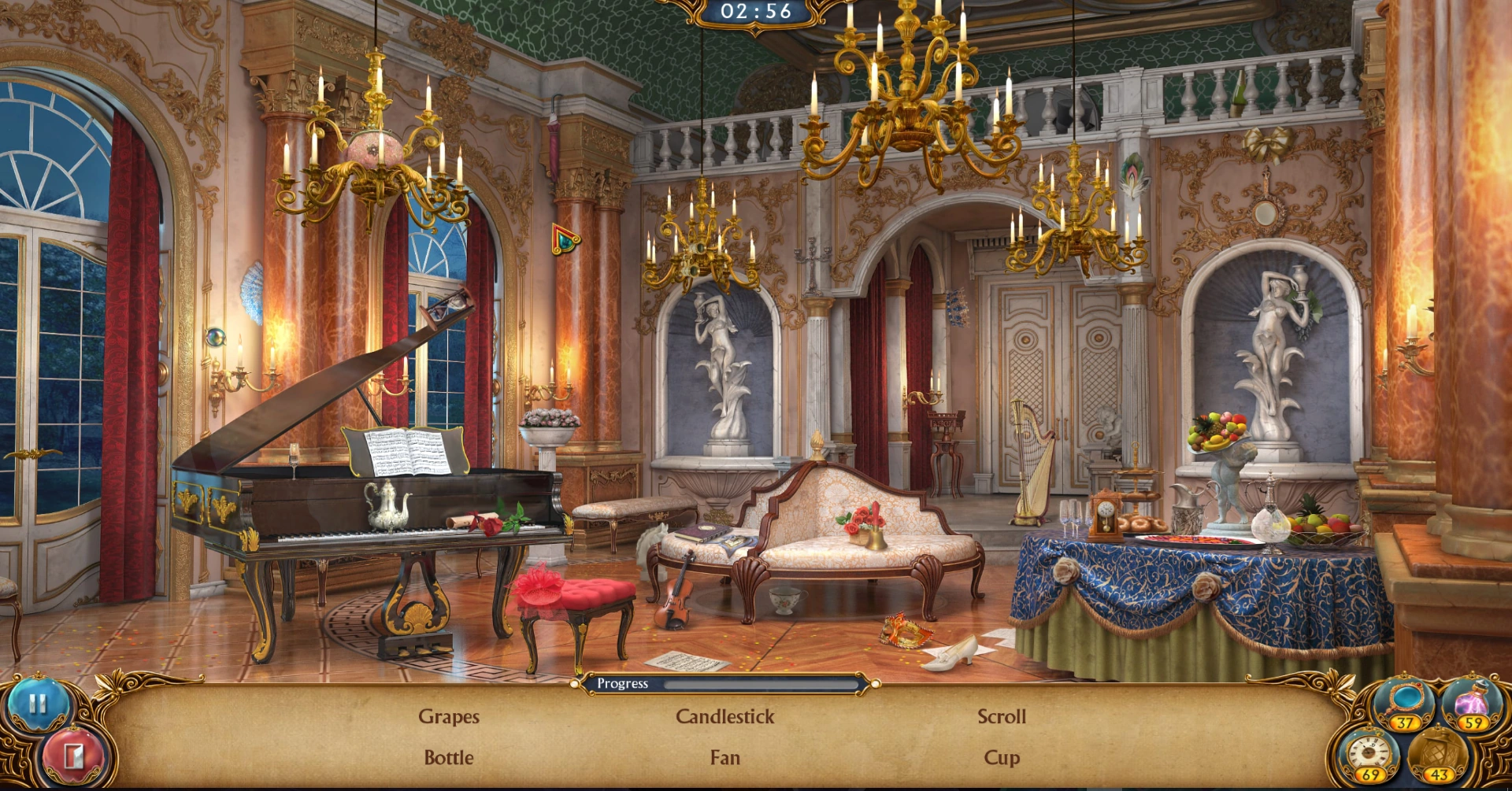Select 'Grapes' in the hidden object list
Image resolution: width=1512 pixels, height=791 pixels.
[x=449, y=716]
